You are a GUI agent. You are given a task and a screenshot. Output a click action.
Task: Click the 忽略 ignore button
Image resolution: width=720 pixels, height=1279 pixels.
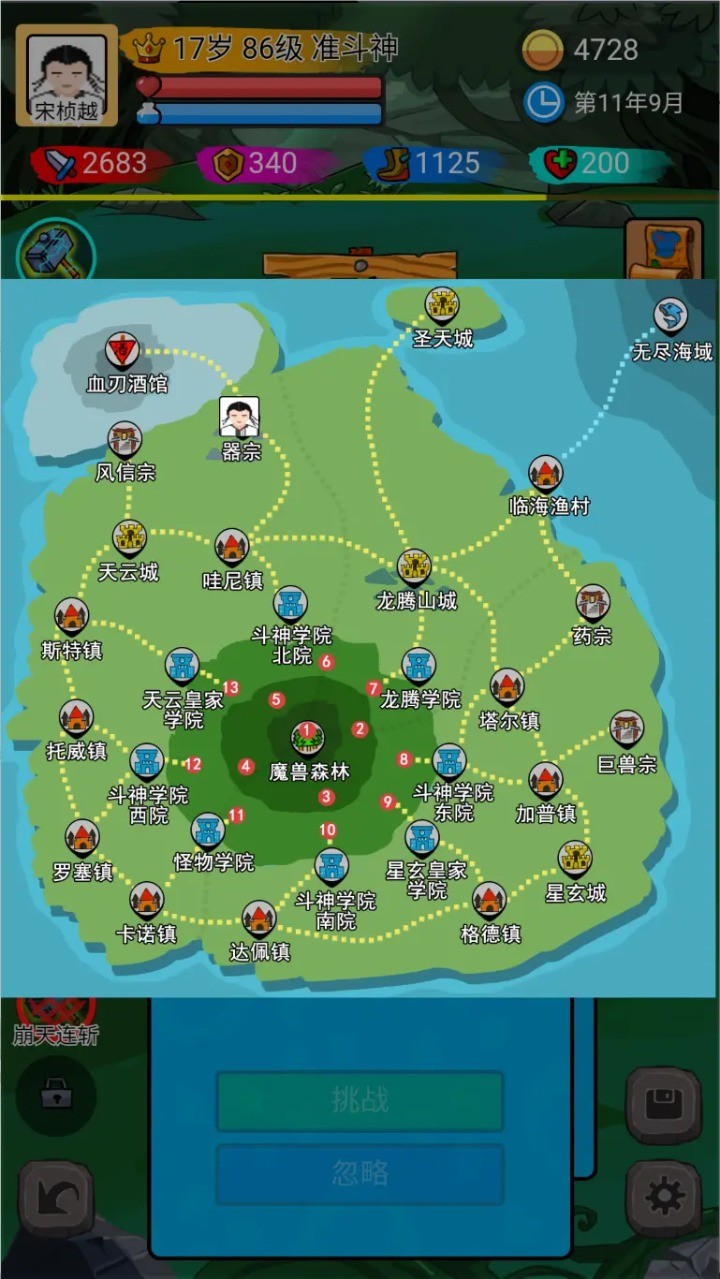point(360,1173)
